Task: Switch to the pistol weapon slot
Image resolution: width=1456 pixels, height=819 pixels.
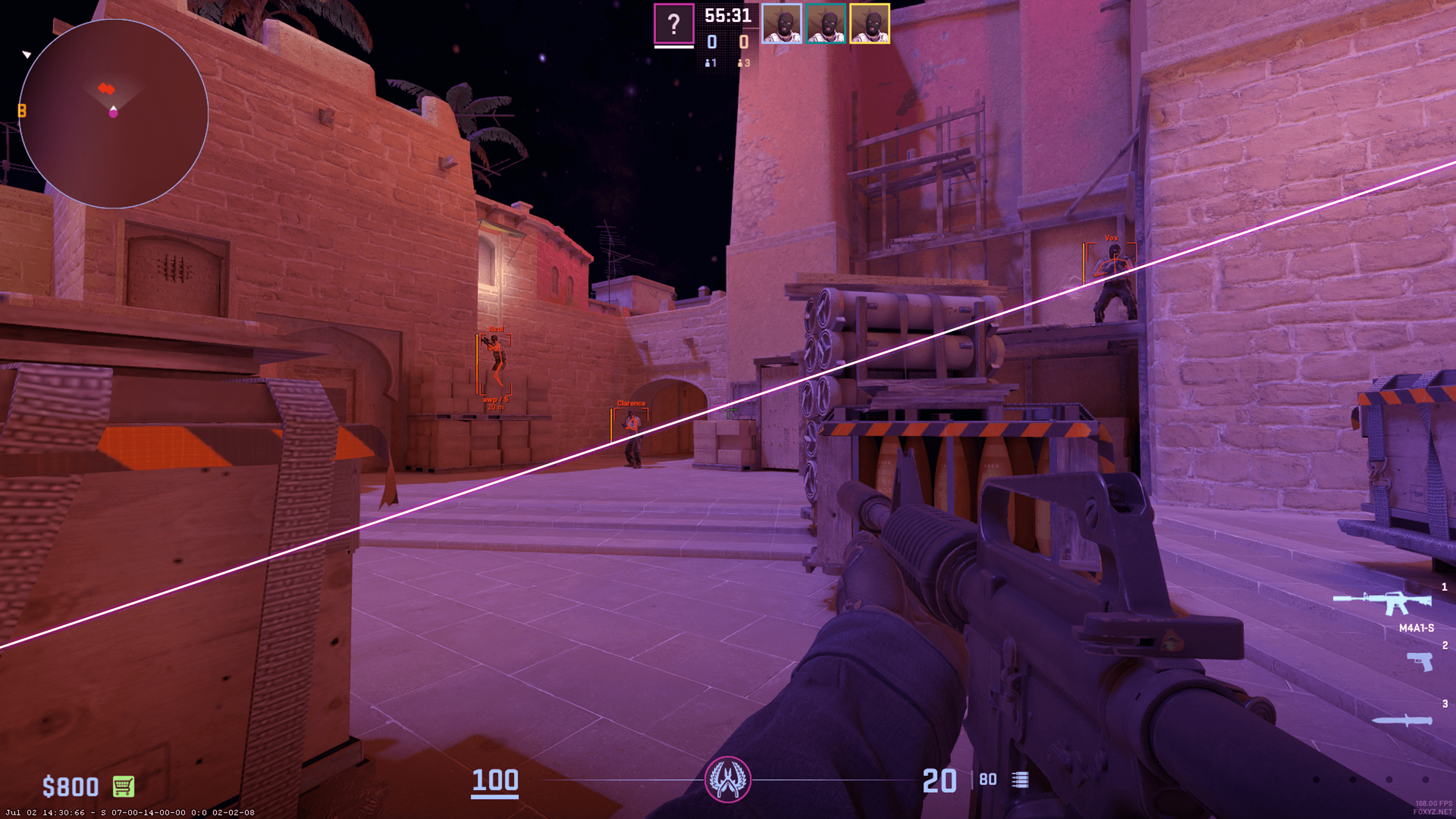Action: 1420,662
